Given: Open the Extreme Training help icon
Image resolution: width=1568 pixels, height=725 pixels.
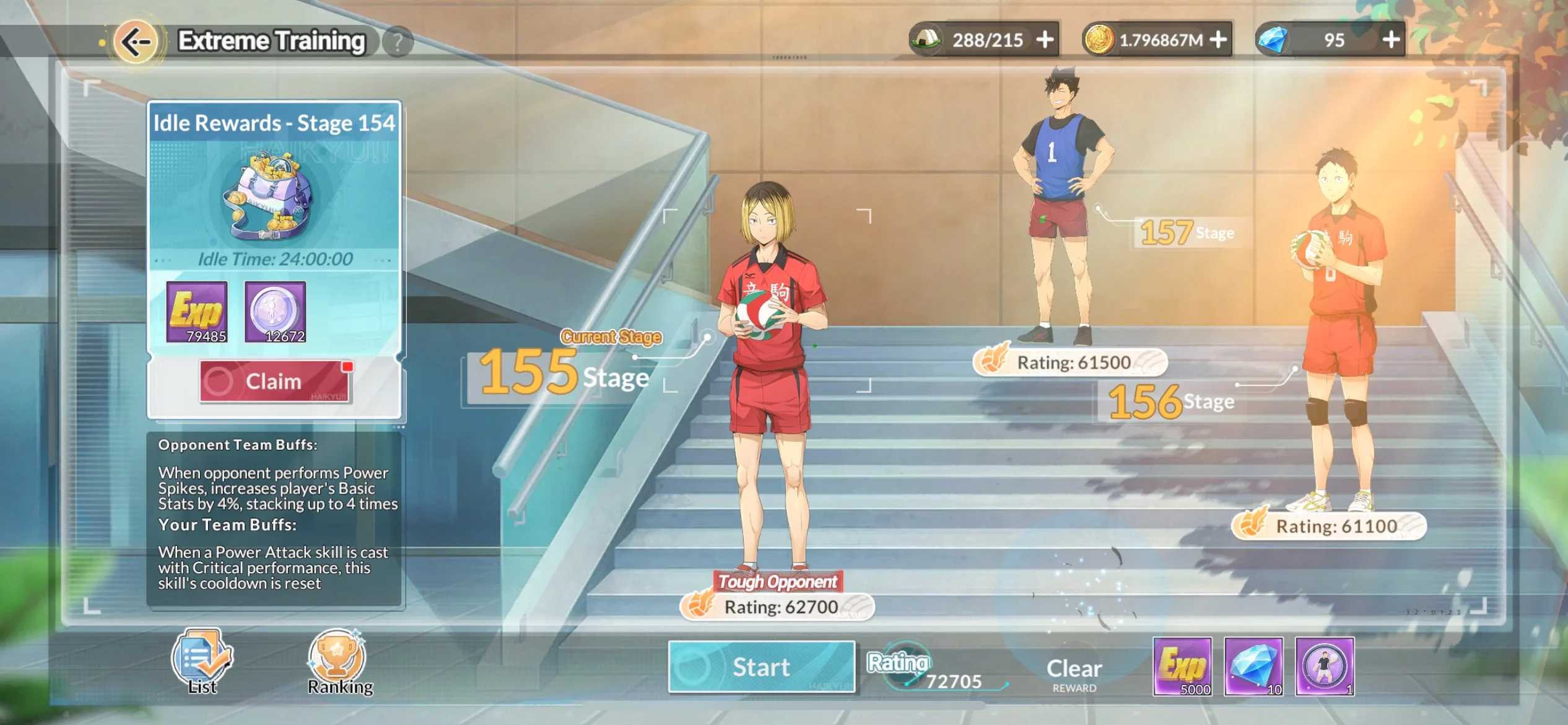Looking at the screenshot, I should pos(399,40).
